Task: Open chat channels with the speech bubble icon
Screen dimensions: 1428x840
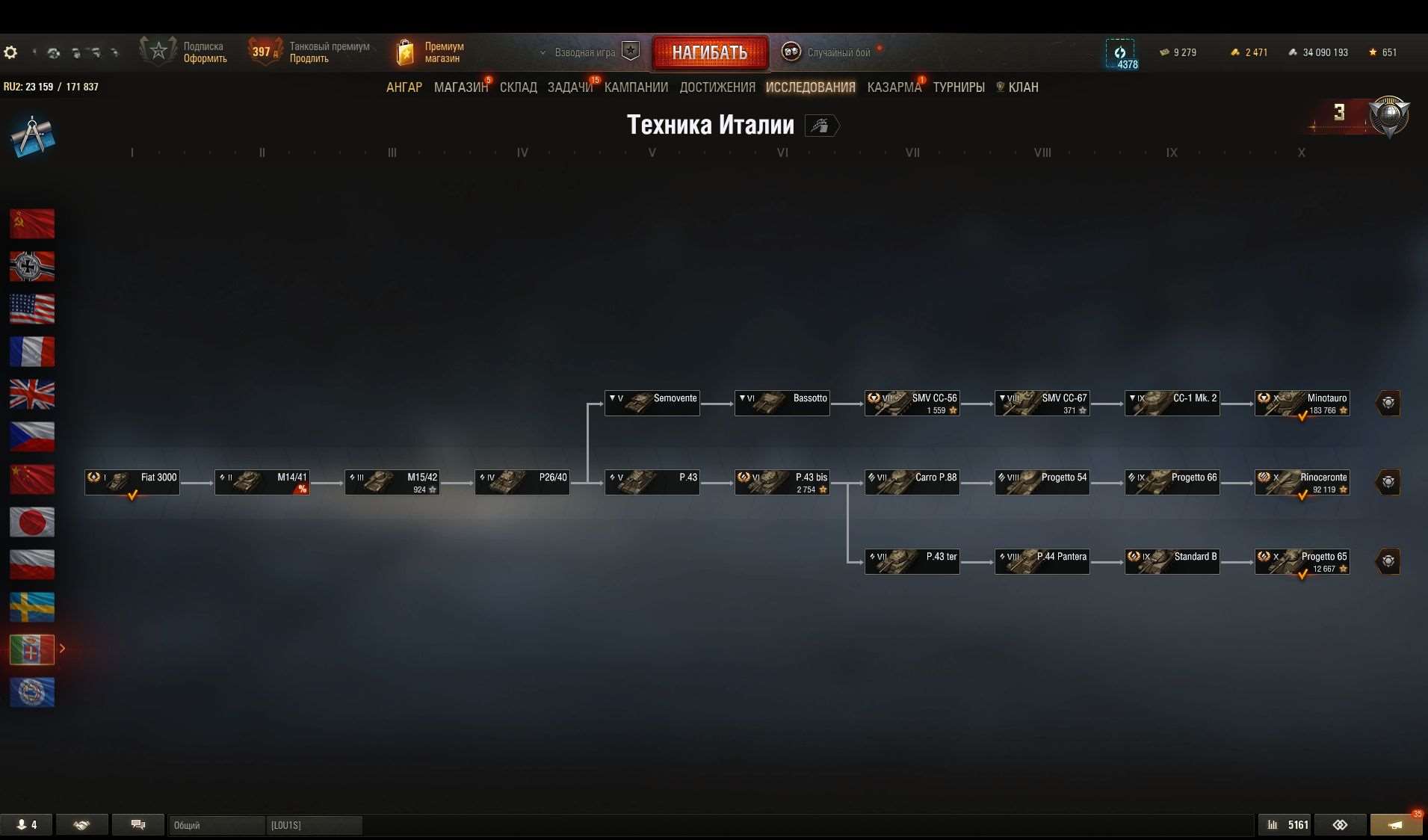Action: point(137,824)
